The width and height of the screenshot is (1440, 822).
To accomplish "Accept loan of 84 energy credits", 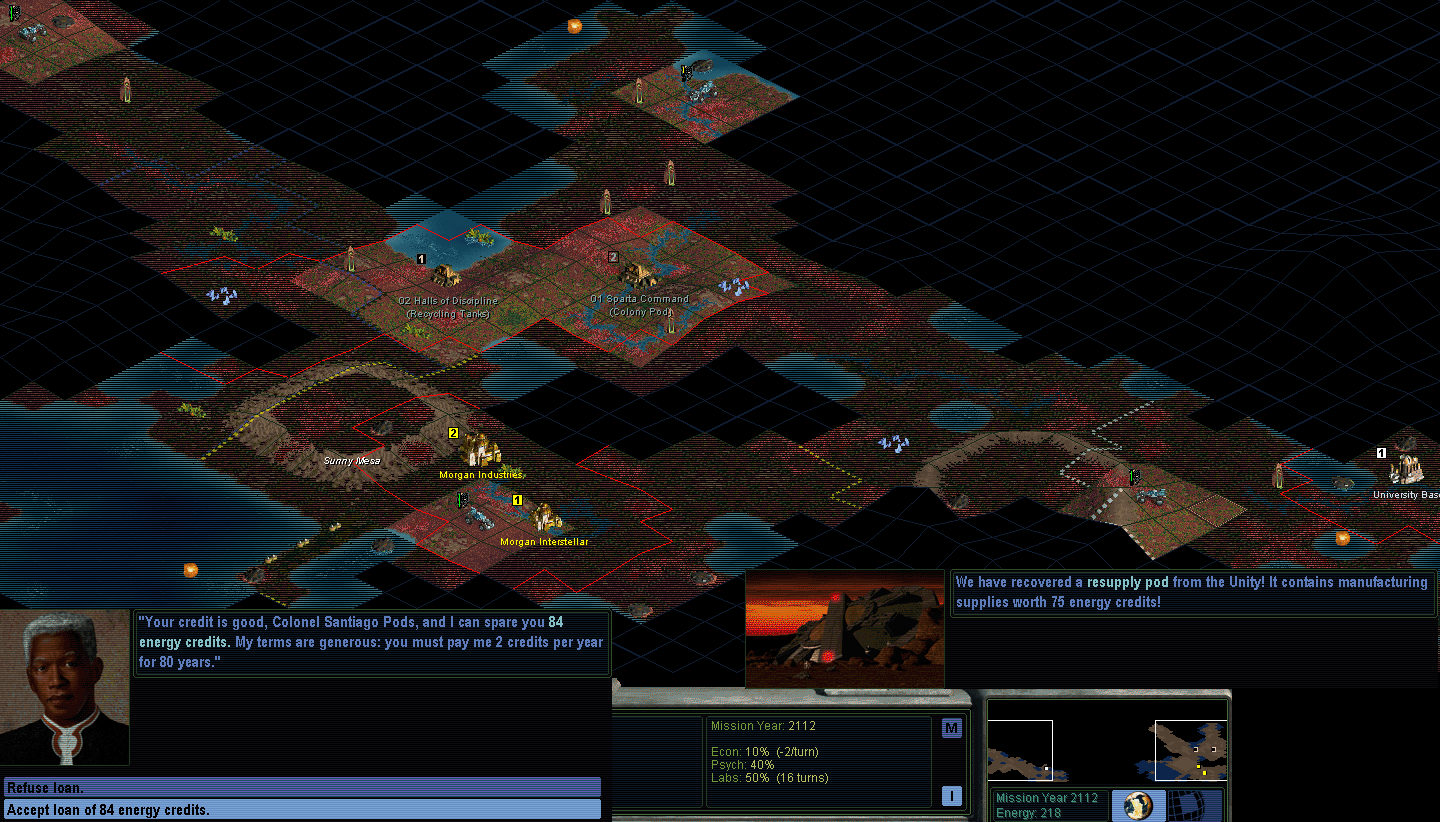I will (302, 810).
